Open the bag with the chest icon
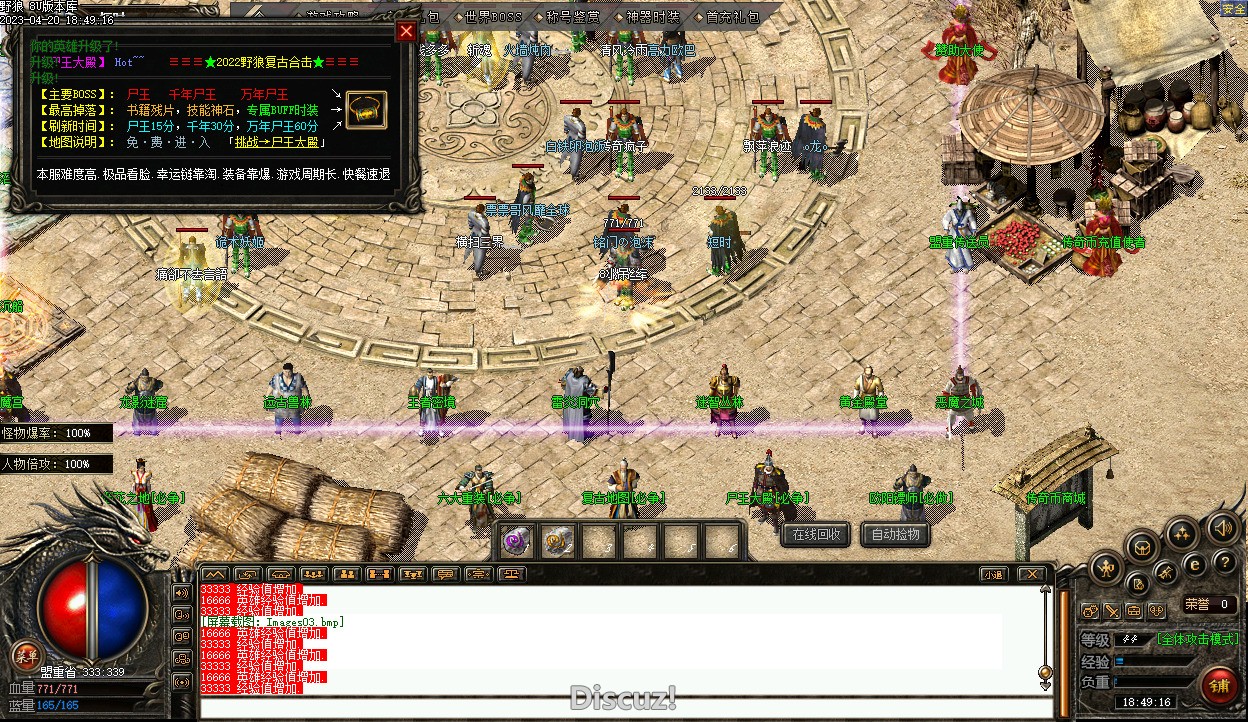The height and width of the screenshot is (722, 1248). 1142,546
